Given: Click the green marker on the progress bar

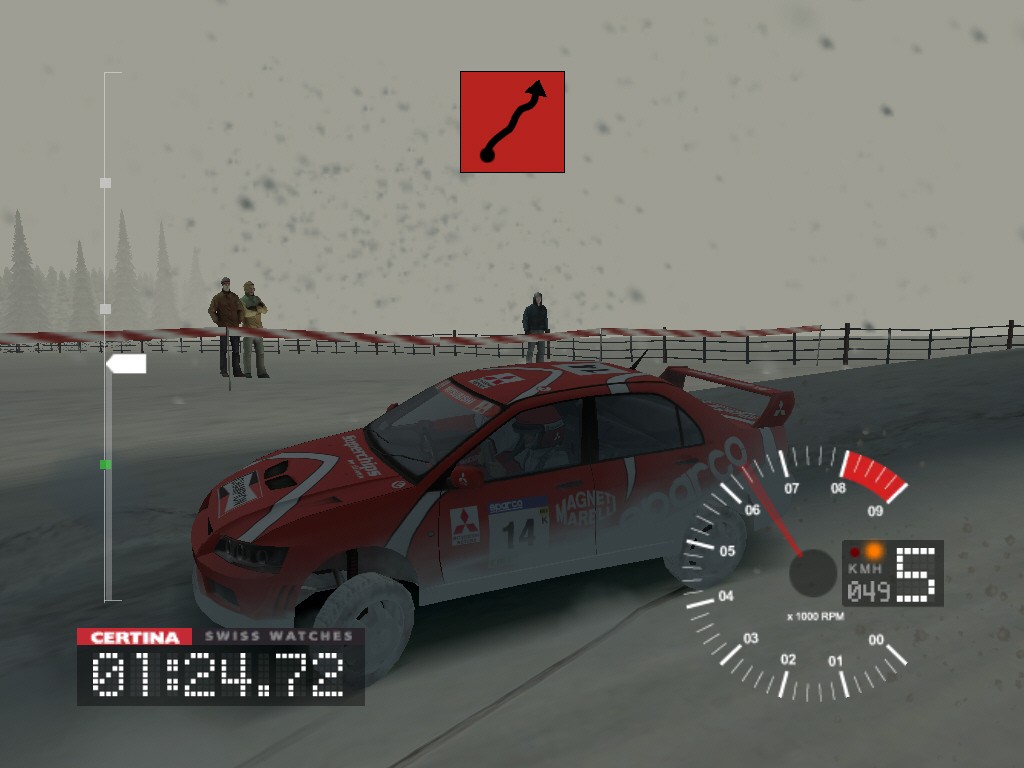Looking at the screenshot, I should (x=105, y=464).
